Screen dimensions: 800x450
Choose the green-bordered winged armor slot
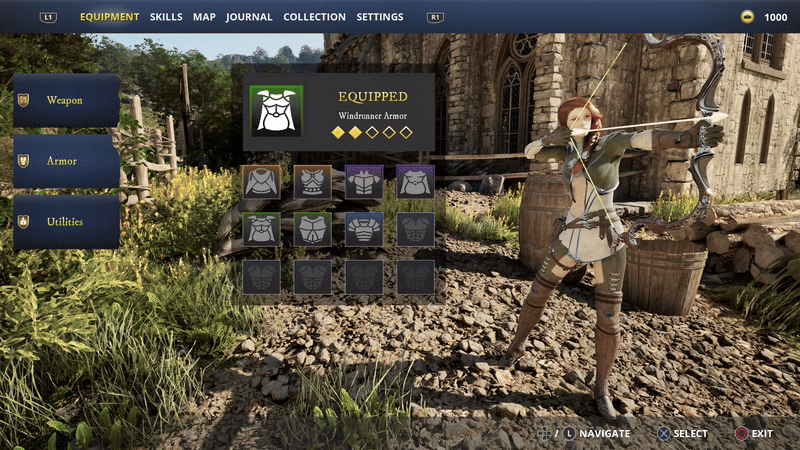coord(262,229)
